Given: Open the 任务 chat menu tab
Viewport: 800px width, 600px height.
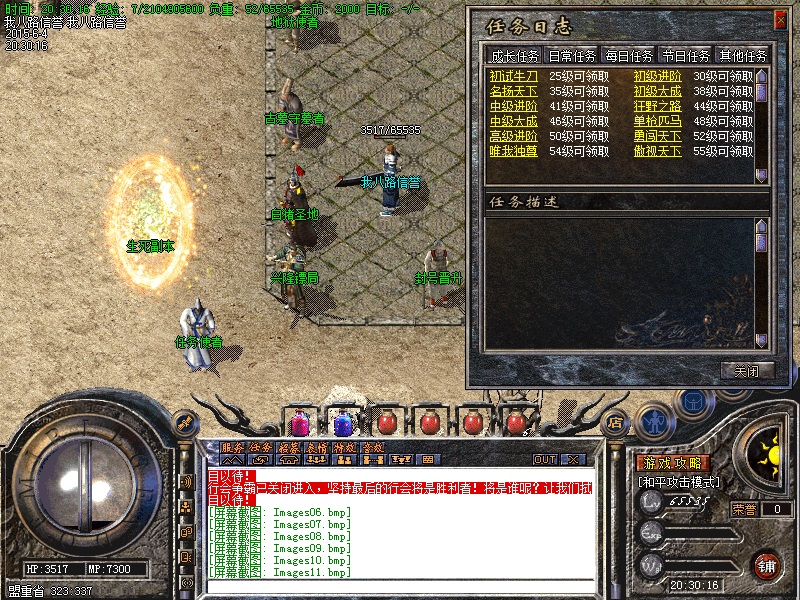Looking at the screenshot, I should [x=260, y=447].
